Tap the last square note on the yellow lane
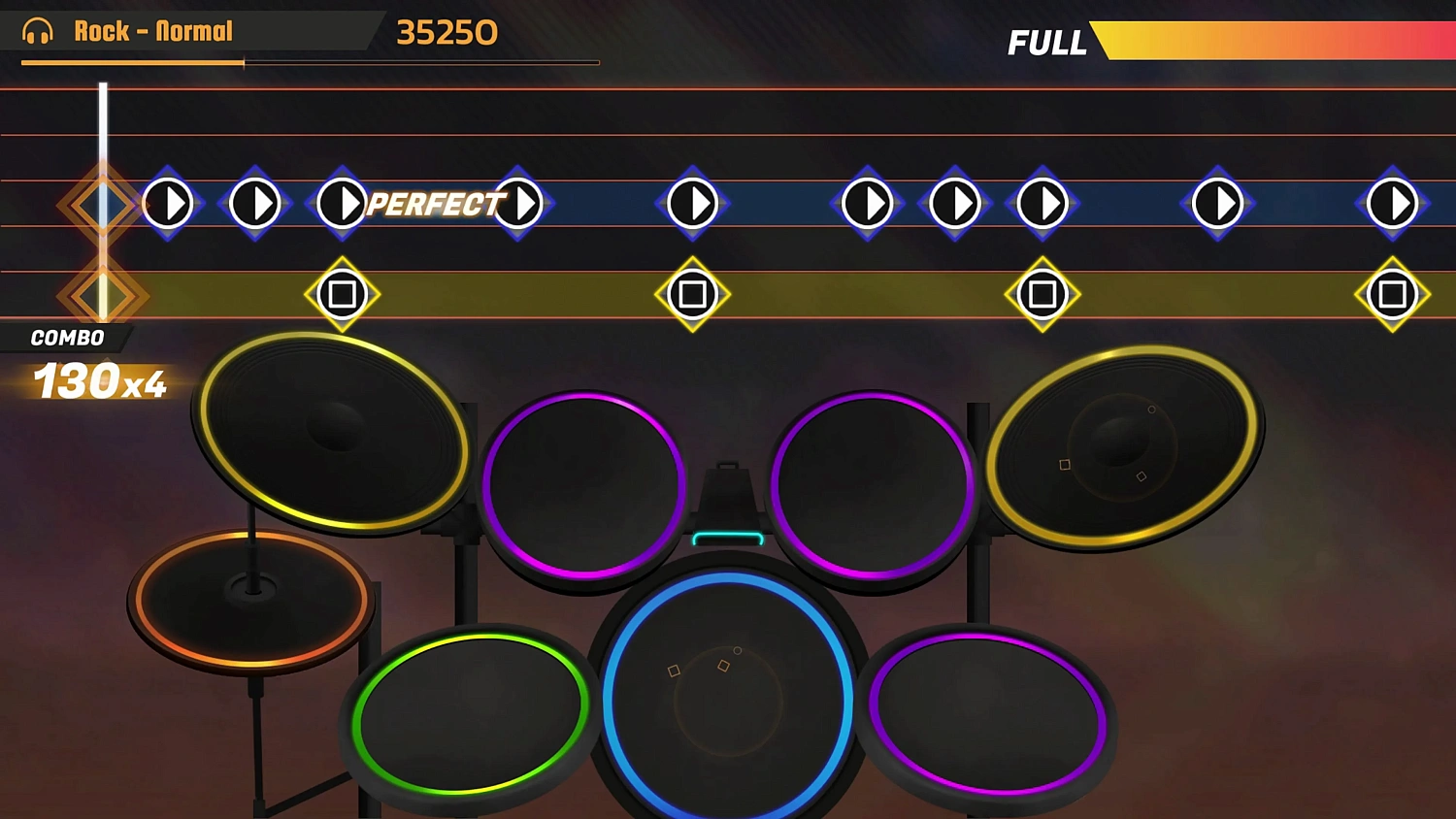Screen dimensions: 1456x819 1392,293
